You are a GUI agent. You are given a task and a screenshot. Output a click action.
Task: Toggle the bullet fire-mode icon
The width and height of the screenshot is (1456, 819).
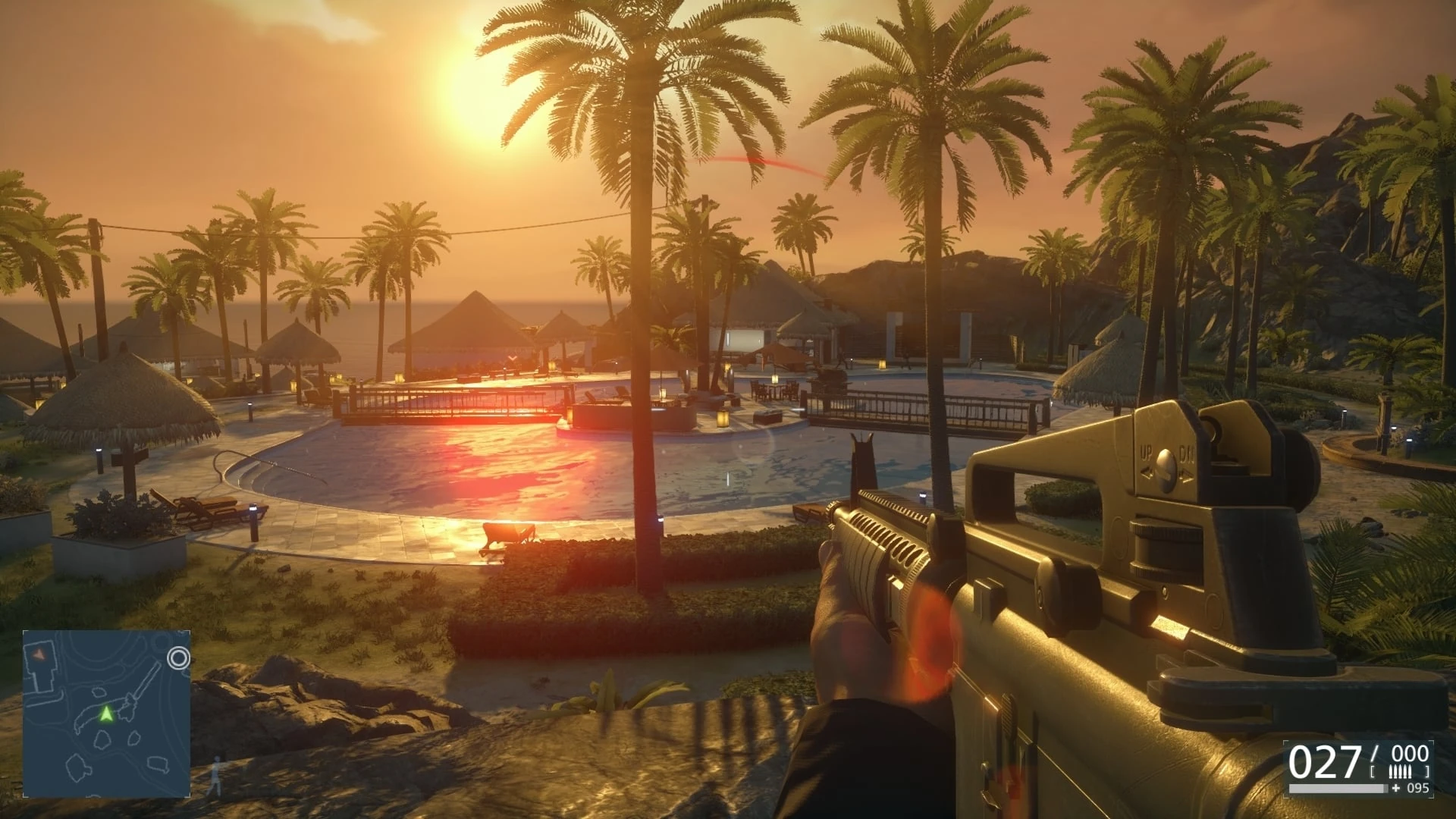click(1400, 772)
